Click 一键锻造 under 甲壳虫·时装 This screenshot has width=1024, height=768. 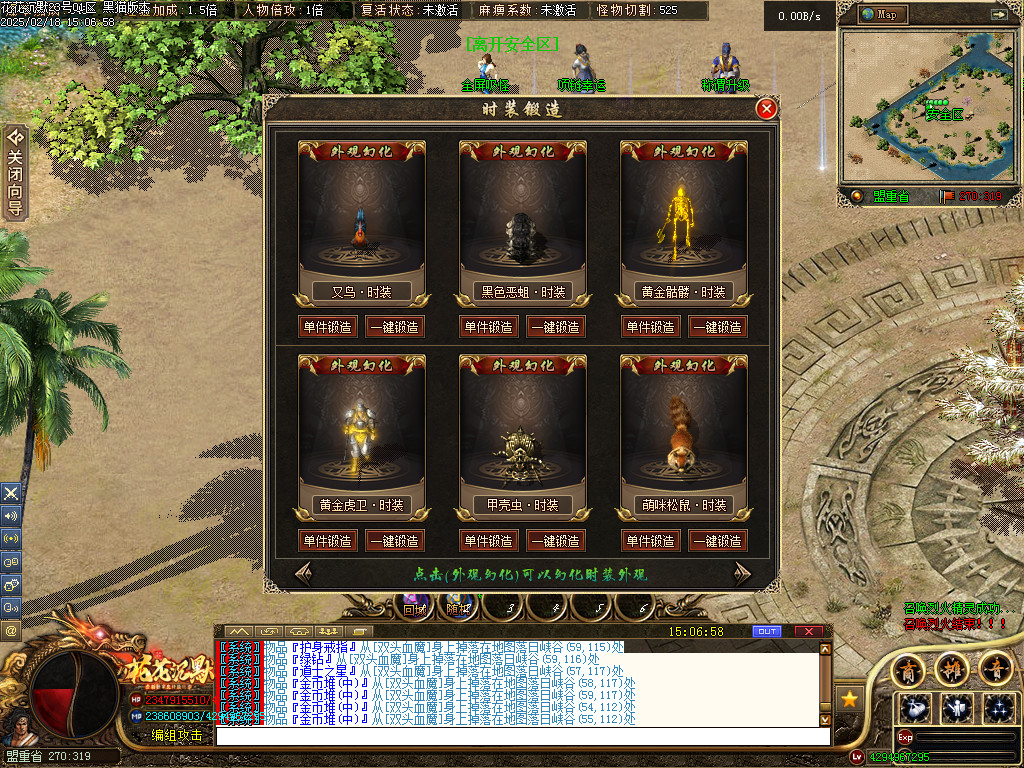pyautogui.click(x=556, y=541)
